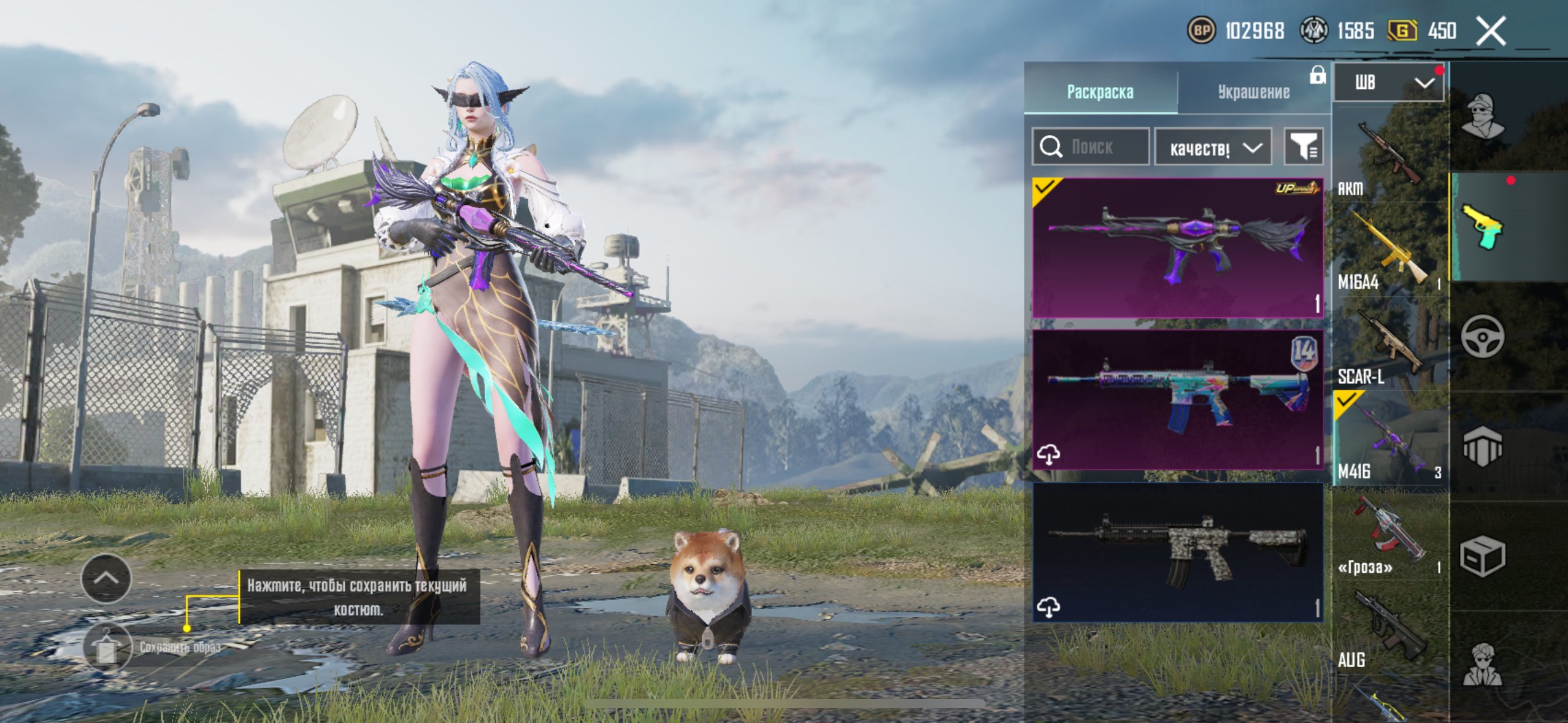Viewport: 1568px width, 723px height.
Task: Choose SCAR-L from the weapon list
Action: tap(1390, 346)
